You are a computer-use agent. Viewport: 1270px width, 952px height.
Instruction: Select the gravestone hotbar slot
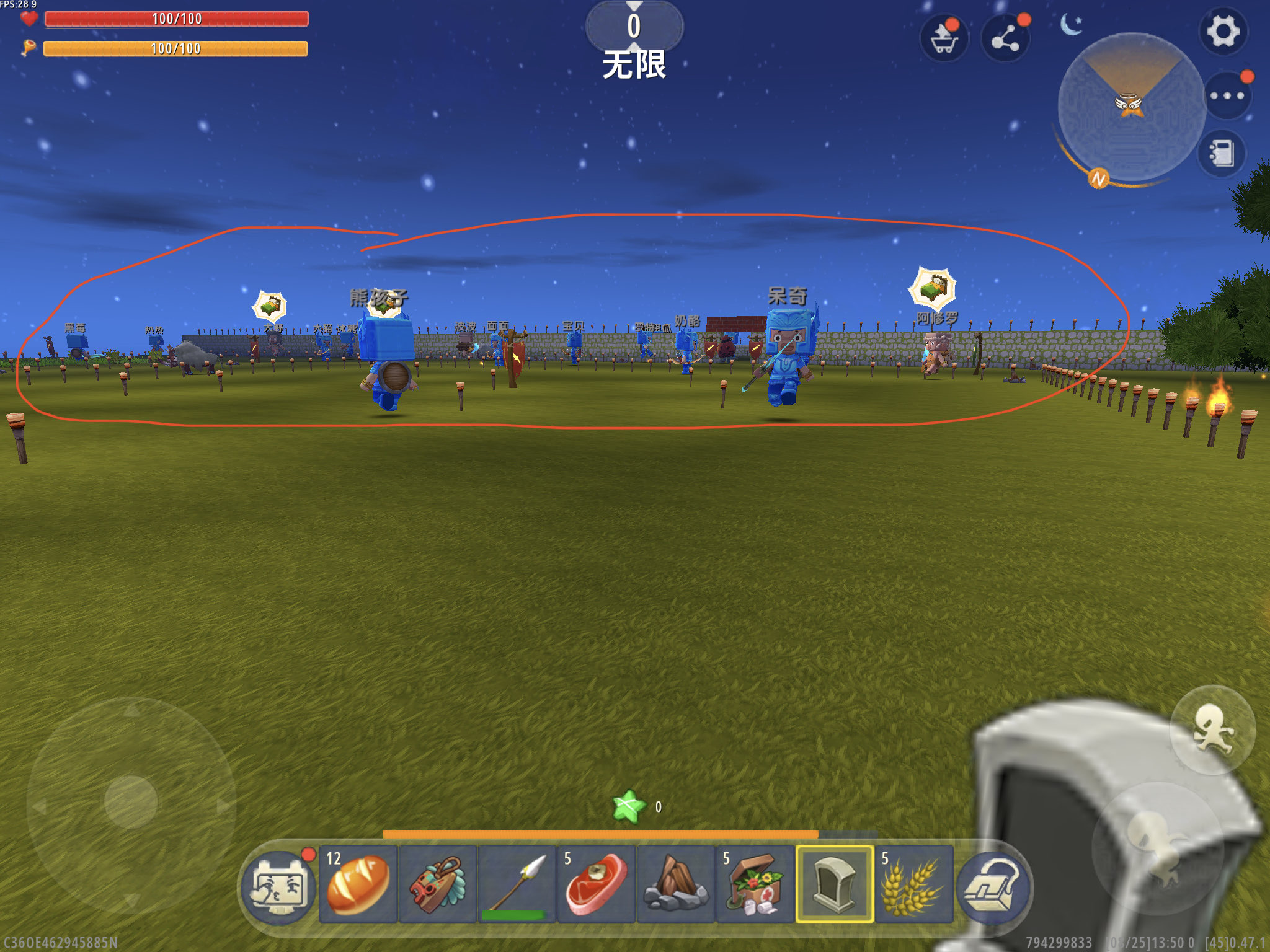click(x=835, y=884)
